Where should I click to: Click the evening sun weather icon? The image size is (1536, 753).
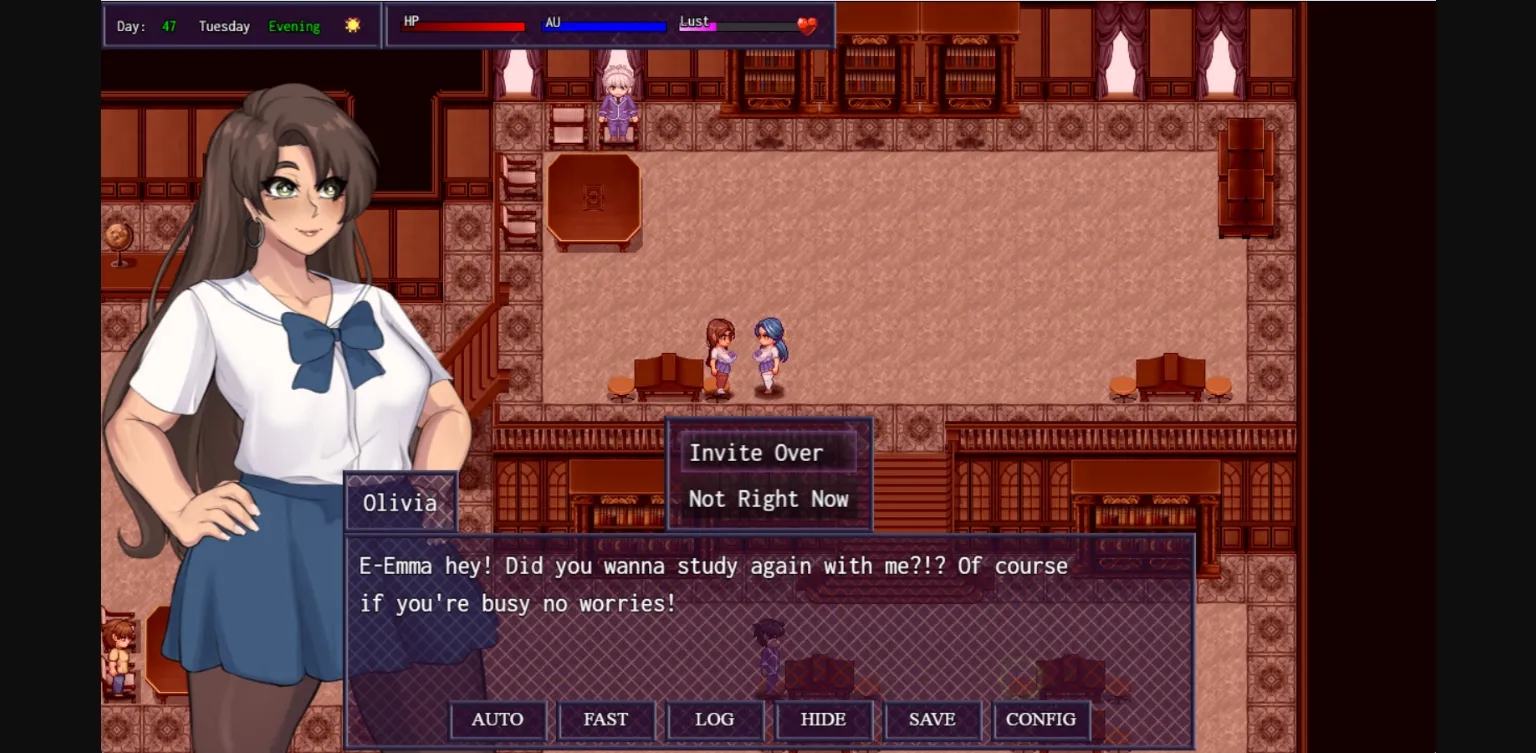pyautogui.click(x=352, y=26)
